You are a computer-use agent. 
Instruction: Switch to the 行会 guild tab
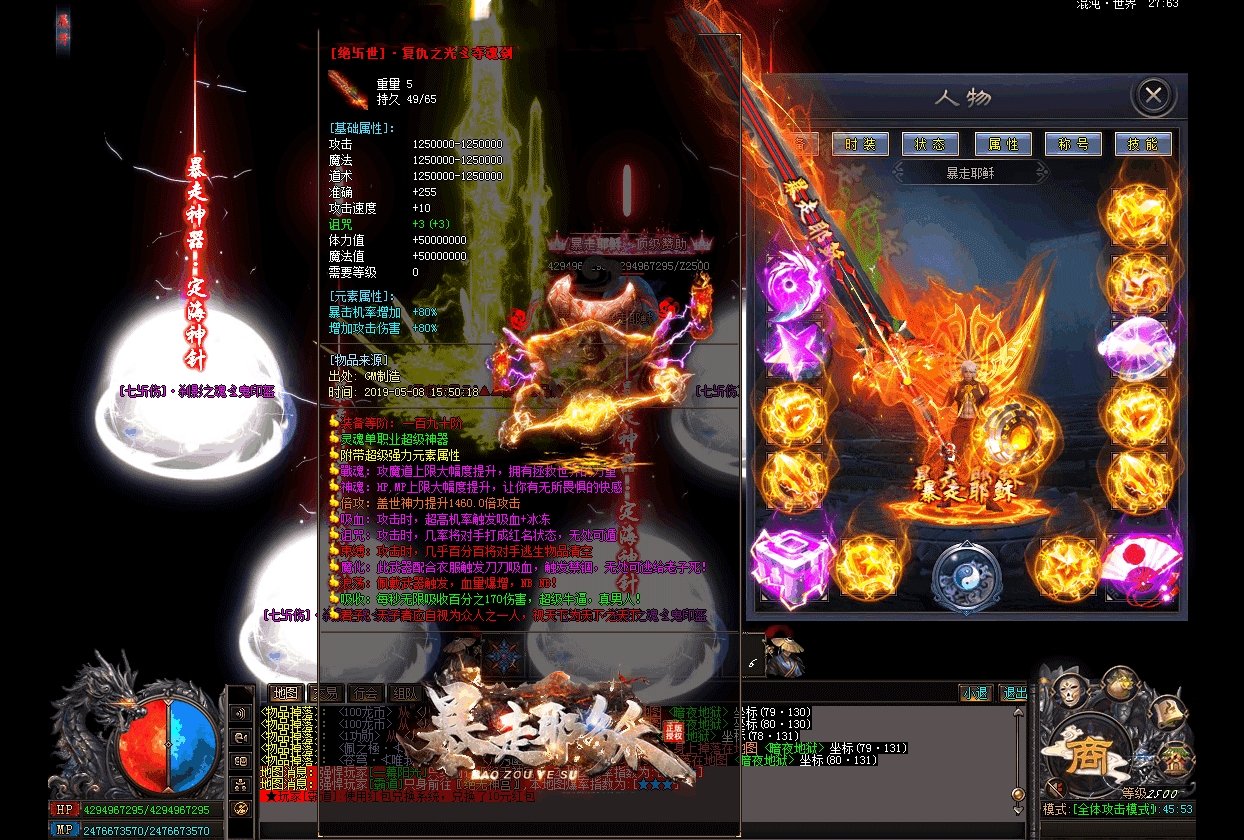coord(365,692)
